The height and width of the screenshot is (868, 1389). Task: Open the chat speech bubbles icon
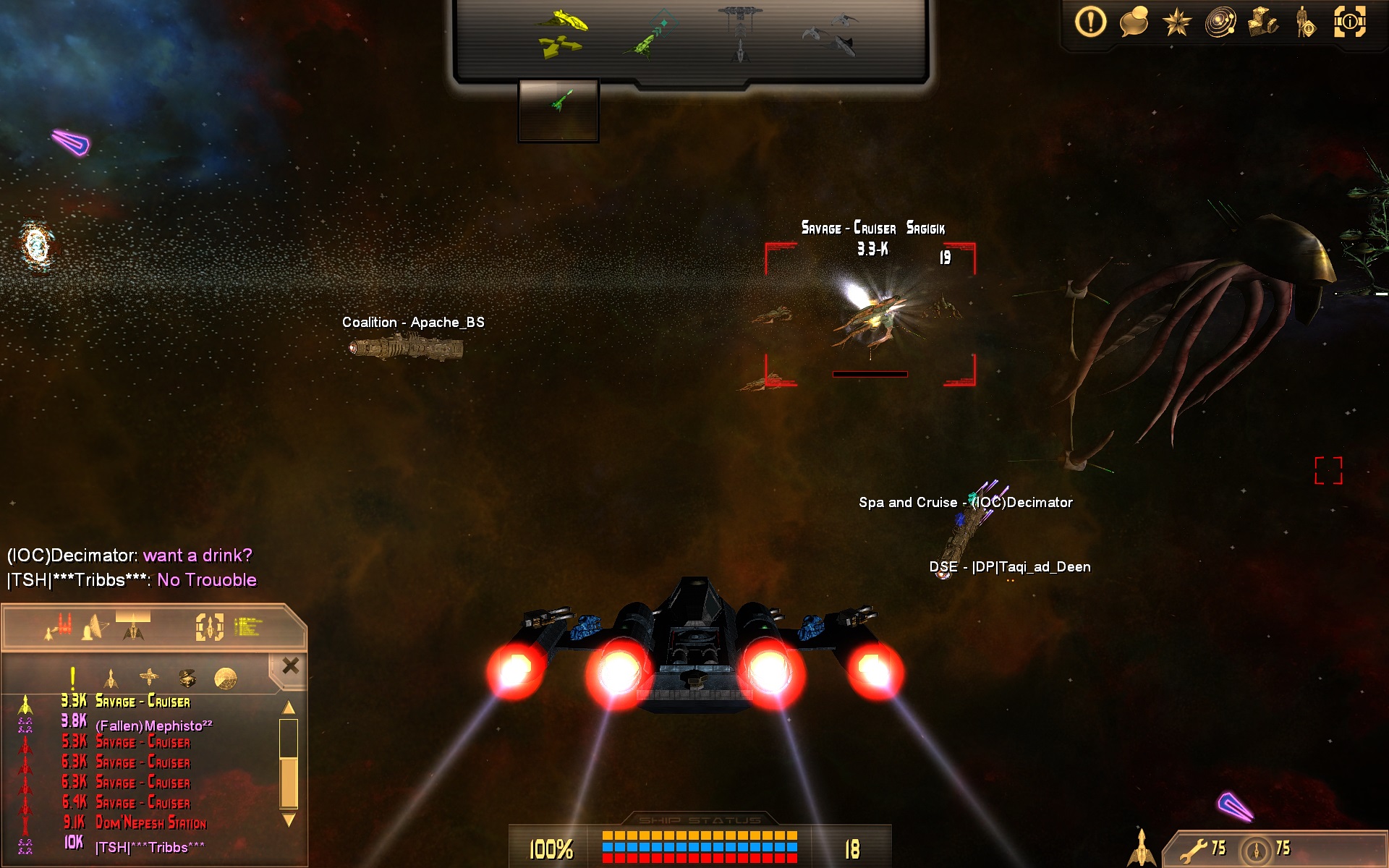click(1134, 22)
